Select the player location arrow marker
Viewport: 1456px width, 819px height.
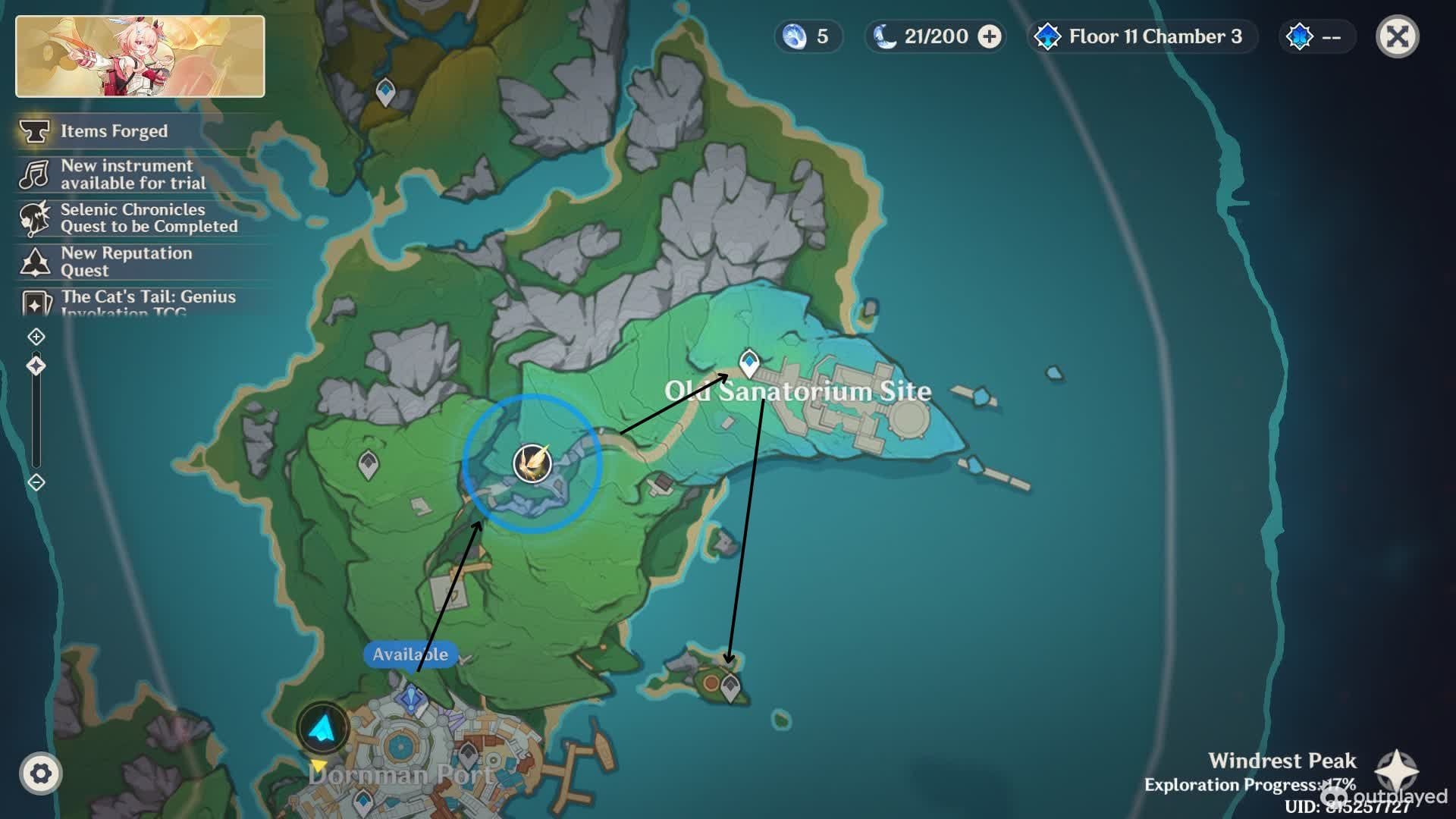[x=323, y=728]
